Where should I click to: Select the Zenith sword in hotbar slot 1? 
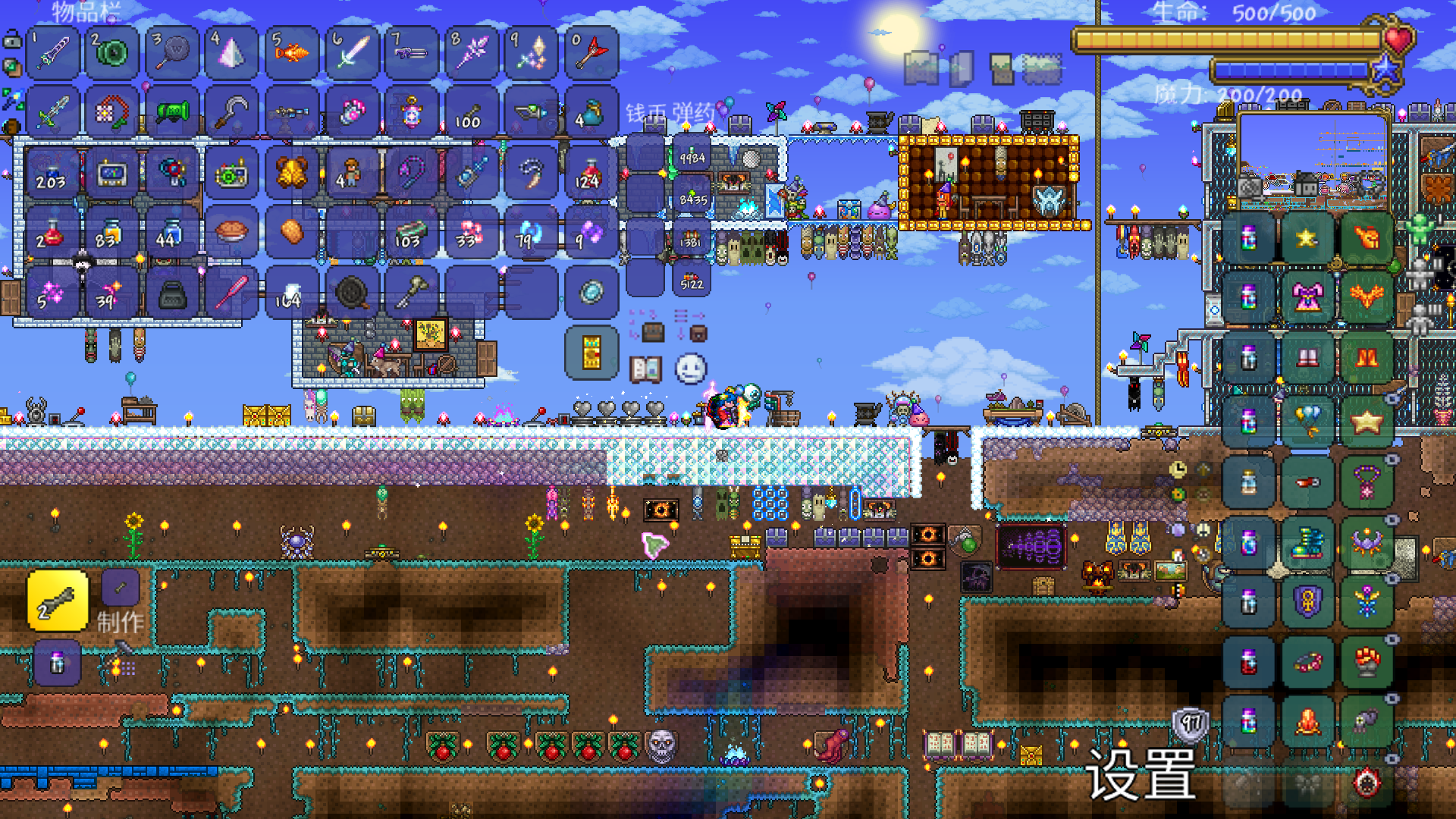coord(53,53)
